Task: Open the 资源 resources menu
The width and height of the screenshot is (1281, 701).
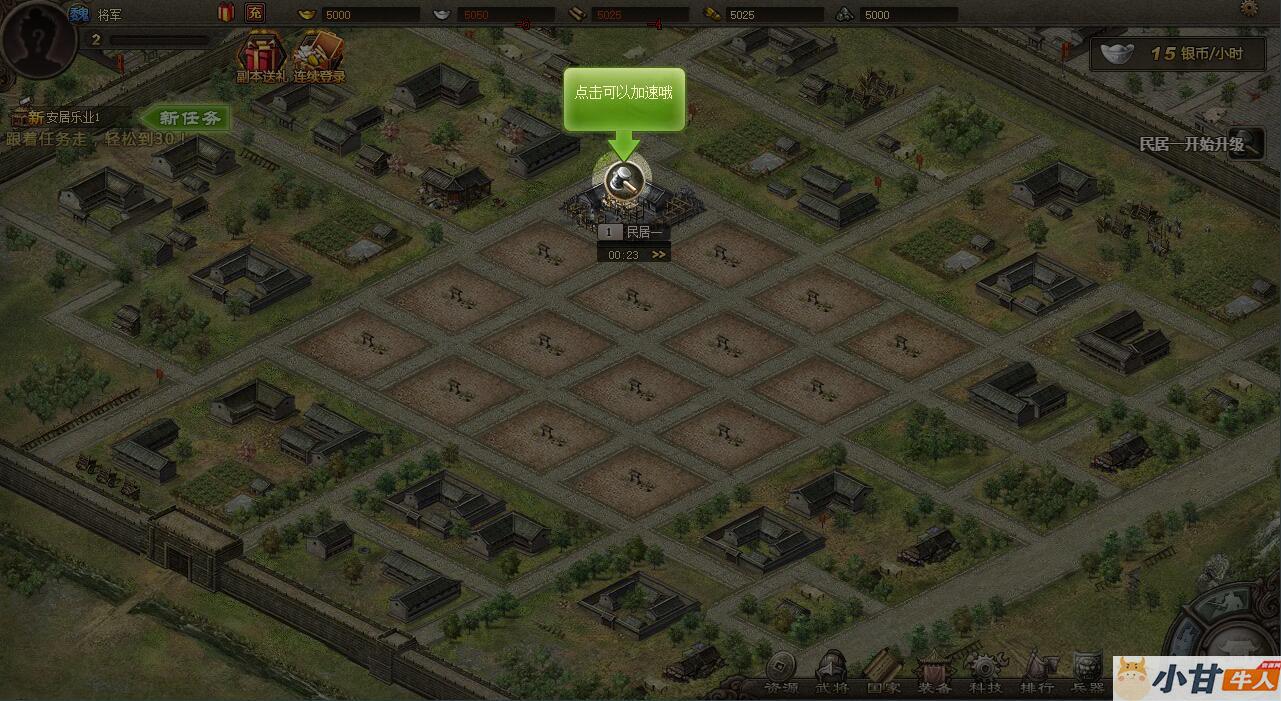Action: [x=781, y=676]
